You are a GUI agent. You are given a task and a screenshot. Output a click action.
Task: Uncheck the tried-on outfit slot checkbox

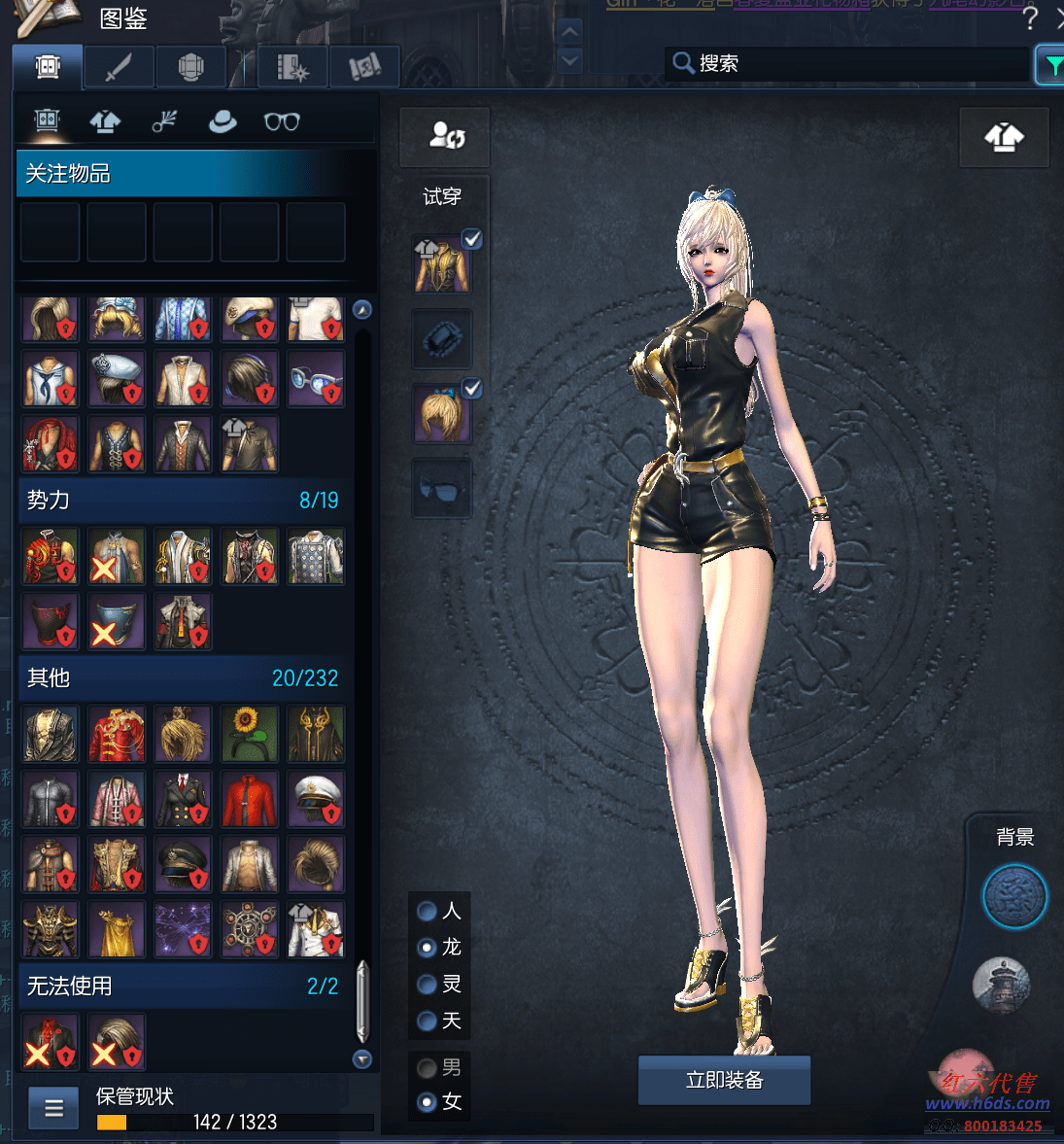point(471,239)
